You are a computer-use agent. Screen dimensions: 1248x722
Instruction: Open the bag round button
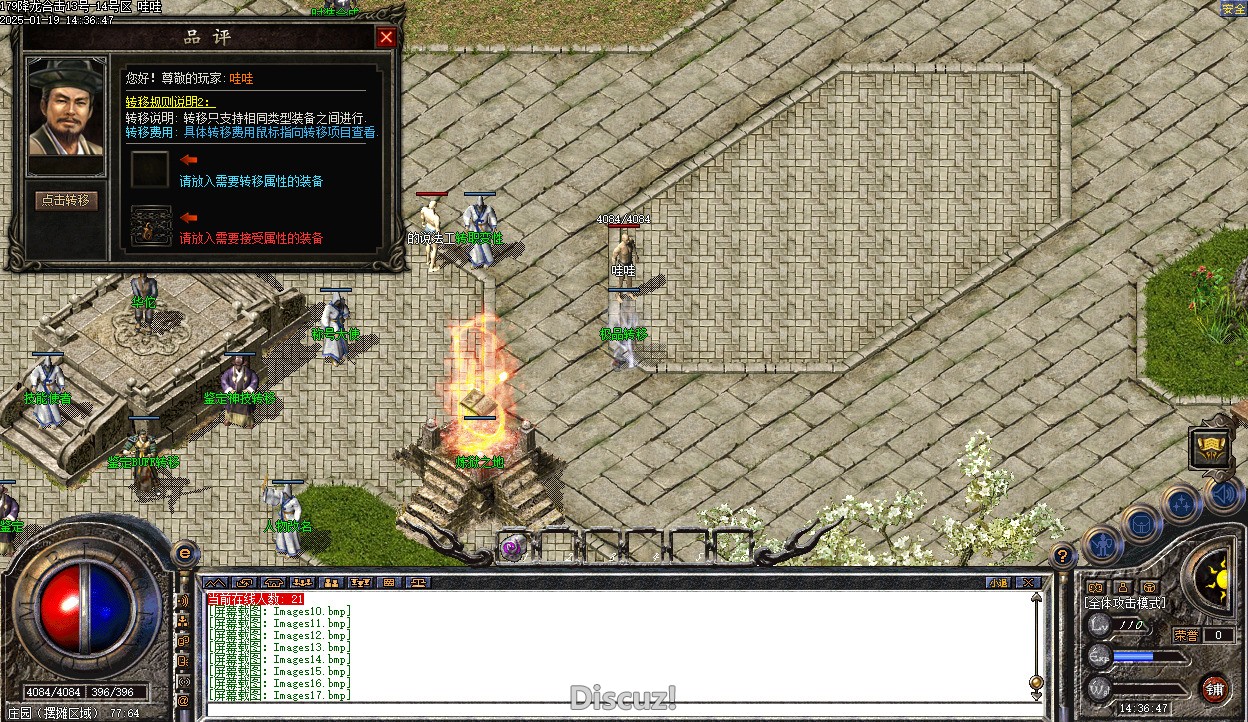pos(1141,523)
